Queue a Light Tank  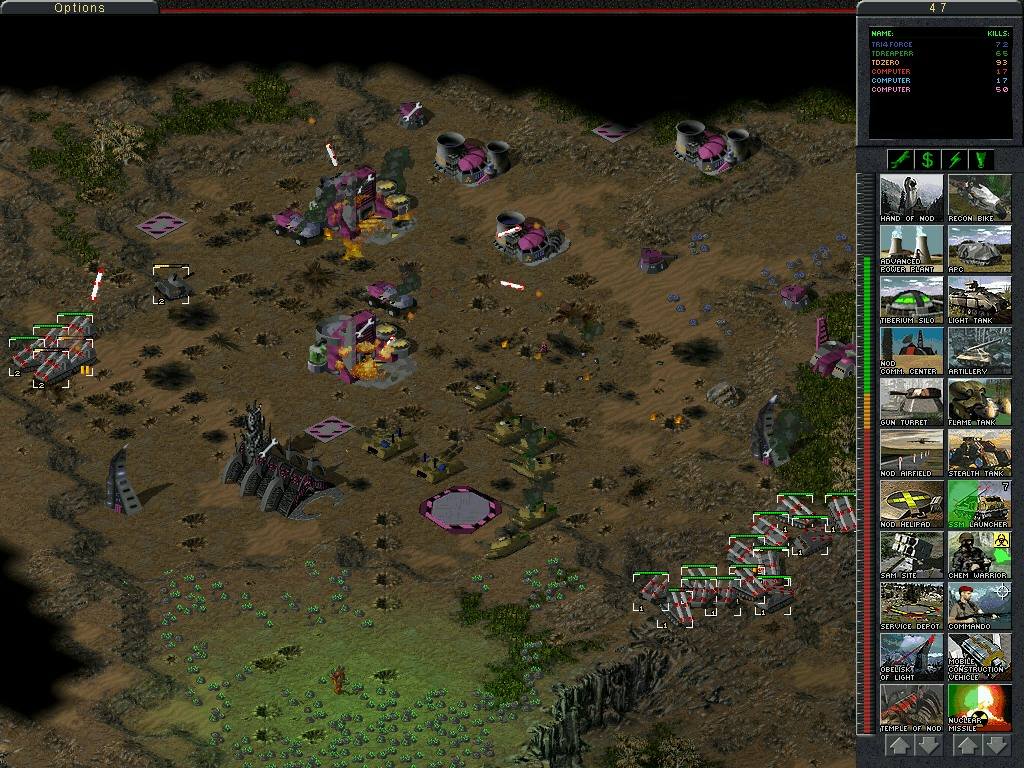[x=979, y=299]
